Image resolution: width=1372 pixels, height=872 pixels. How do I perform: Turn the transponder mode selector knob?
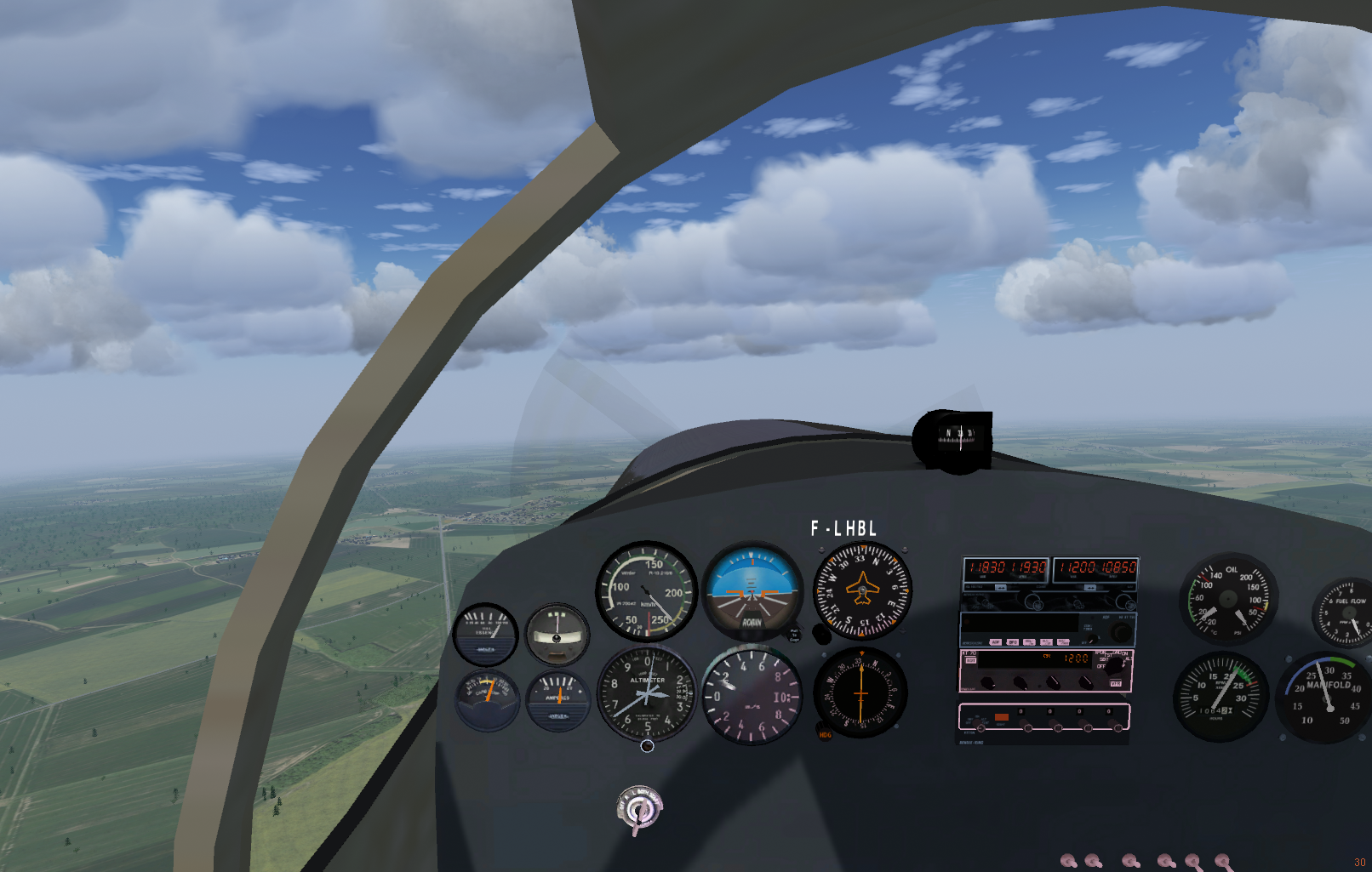click(x=1113, y=666)
